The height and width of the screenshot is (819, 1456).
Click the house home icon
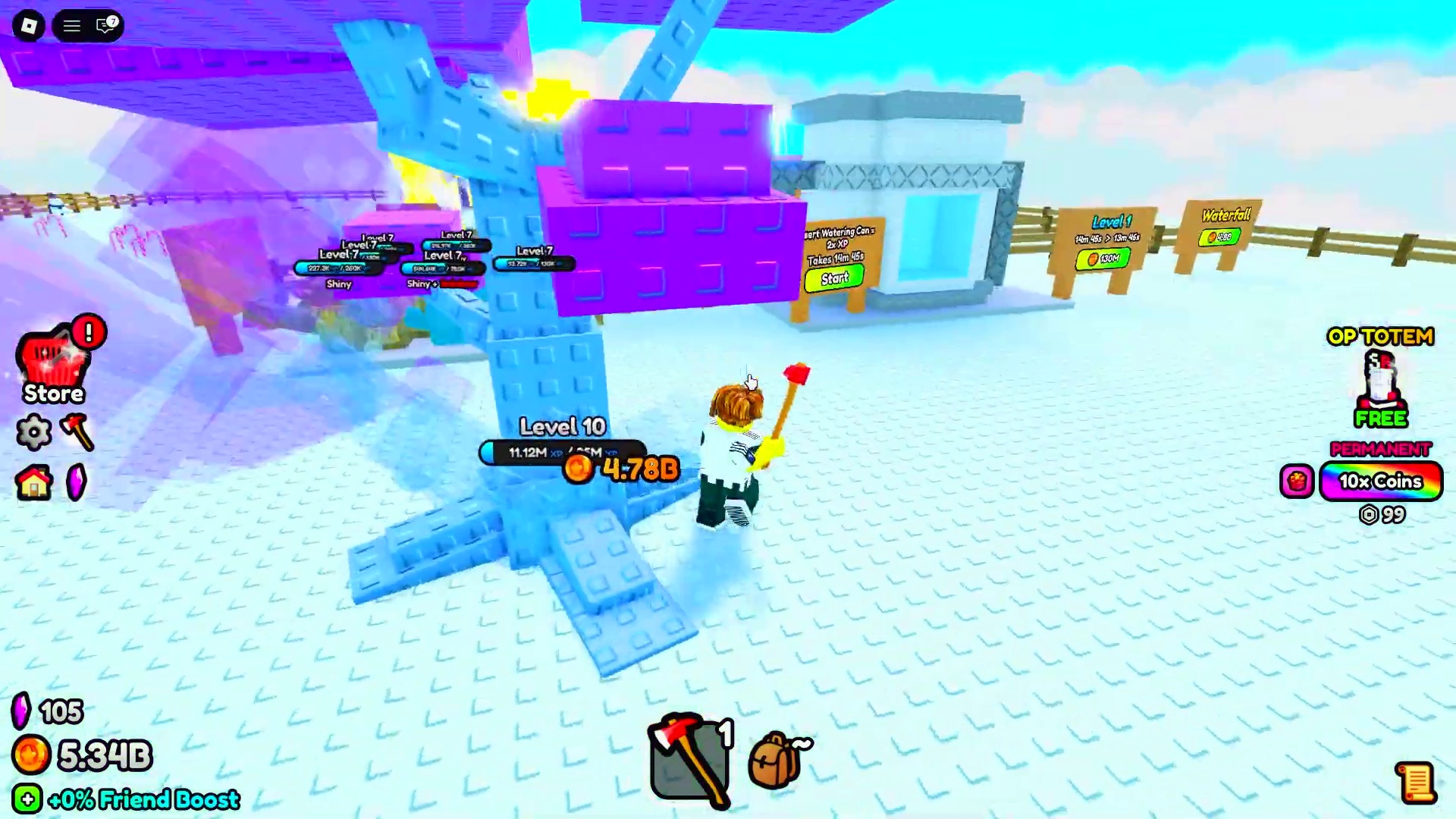tap(34, 483)
